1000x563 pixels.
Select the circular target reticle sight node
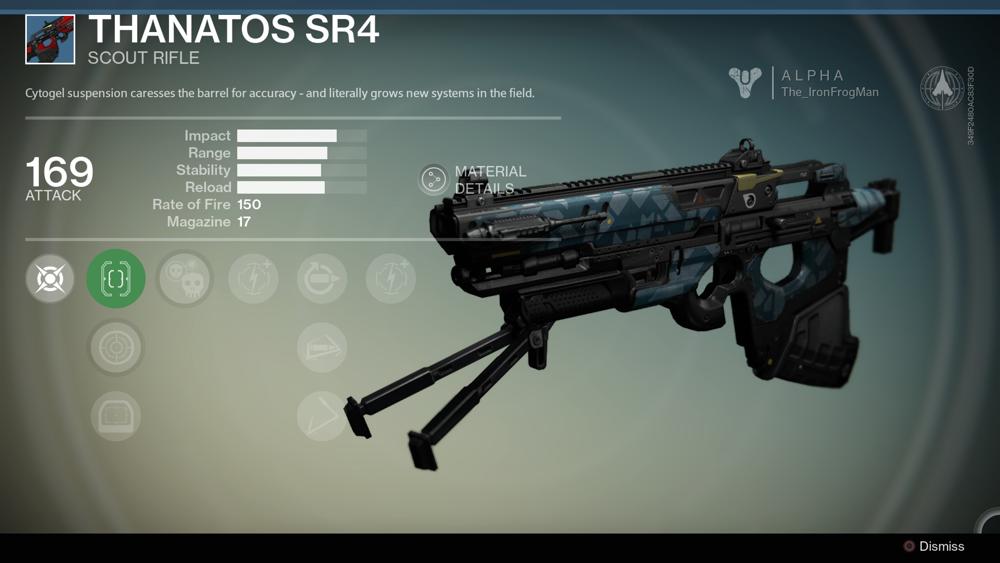point(116,347)
